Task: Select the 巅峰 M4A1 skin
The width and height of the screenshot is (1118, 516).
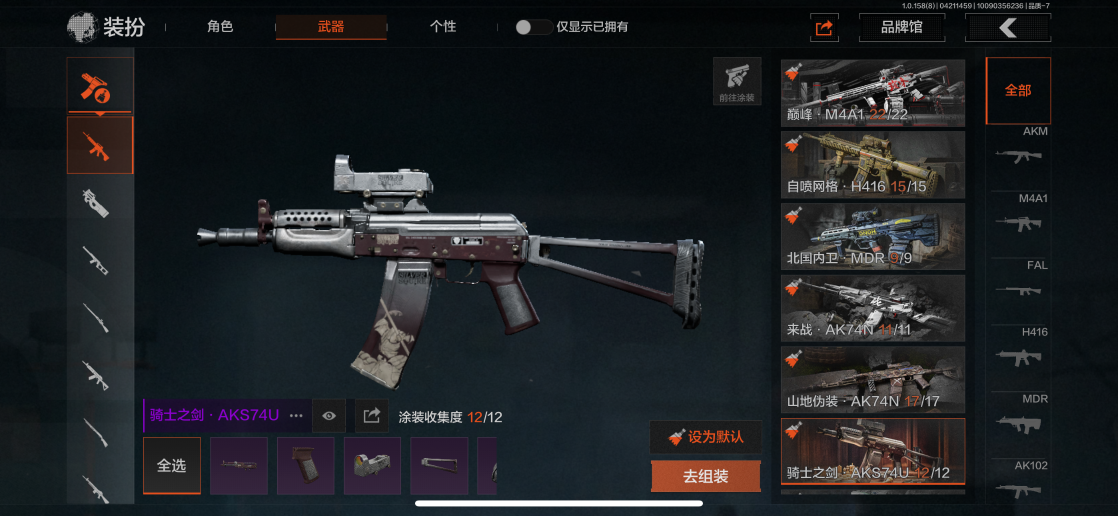Action: (x=873, y=93)
